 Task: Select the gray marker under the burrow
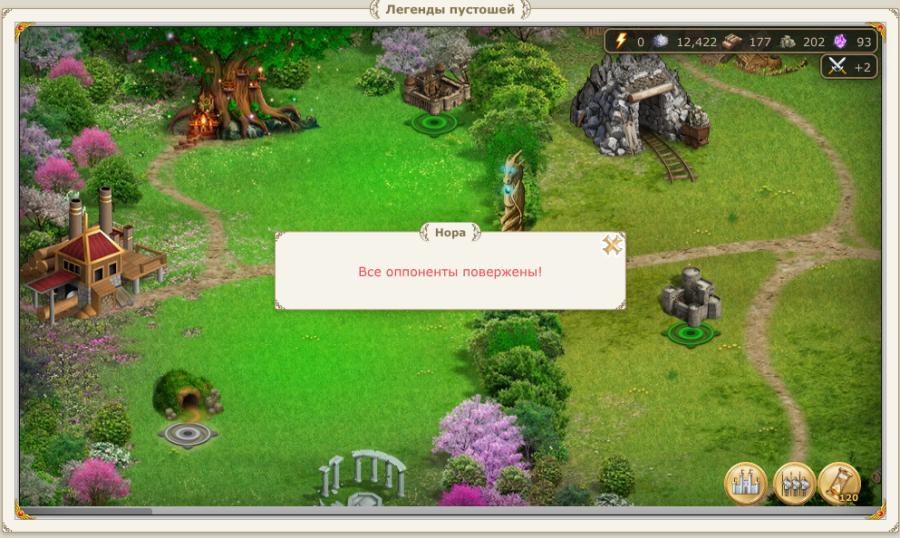[186, 434]
